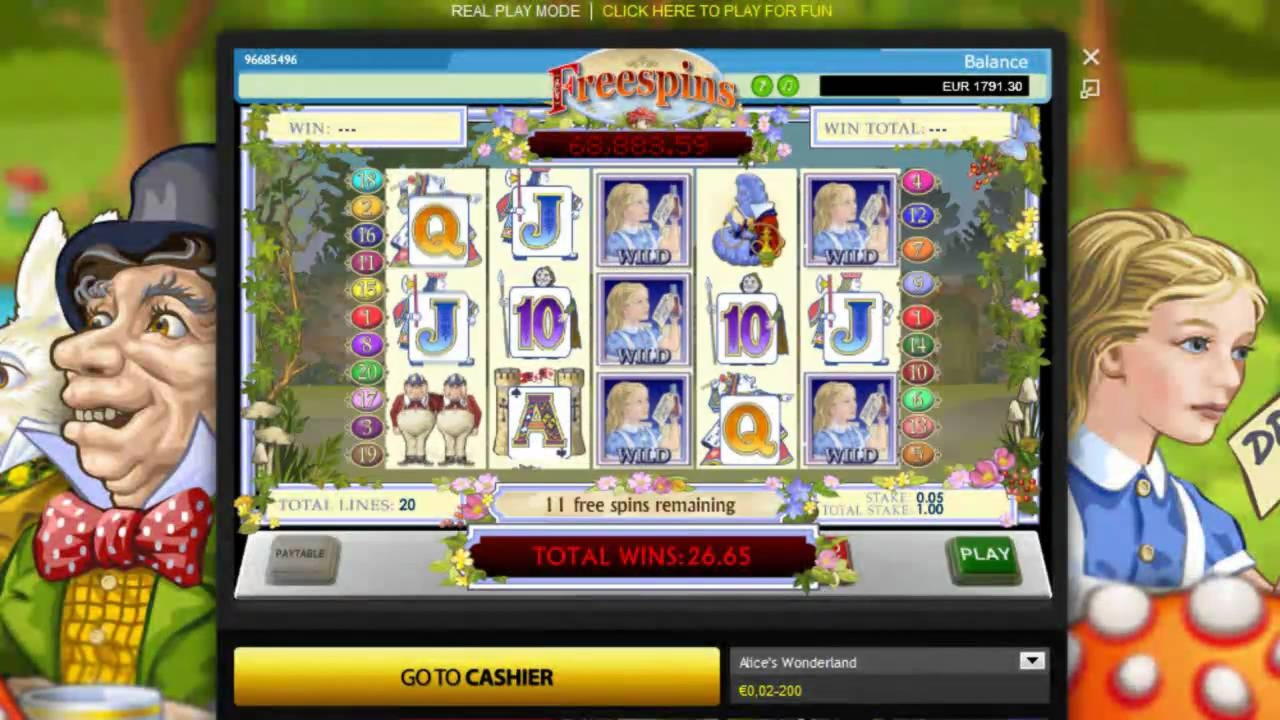Select payline marker 2

pos(367,208)
